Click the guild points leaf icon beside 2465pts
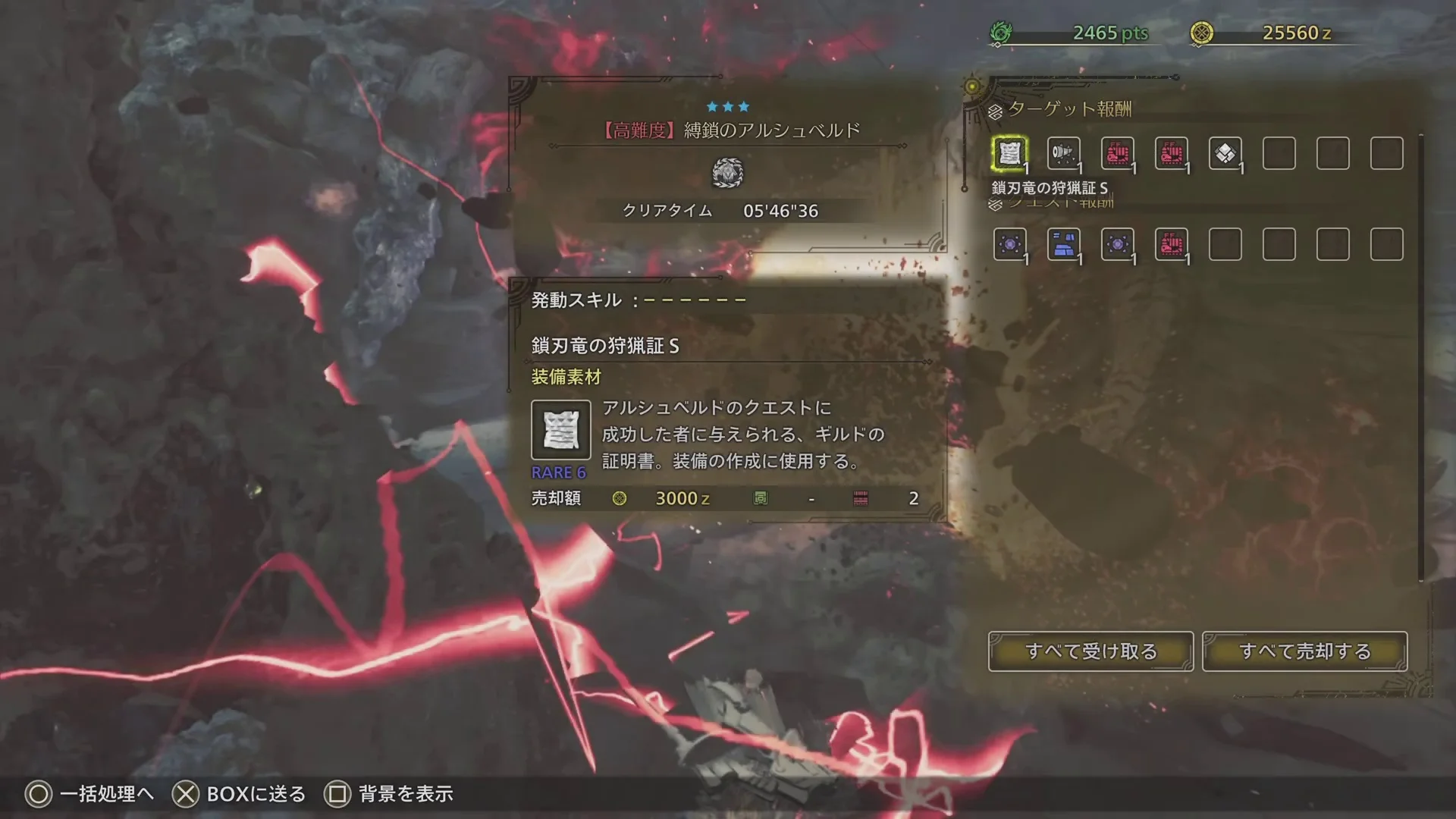The image size is (1456, 819). tap(1003, 33)
